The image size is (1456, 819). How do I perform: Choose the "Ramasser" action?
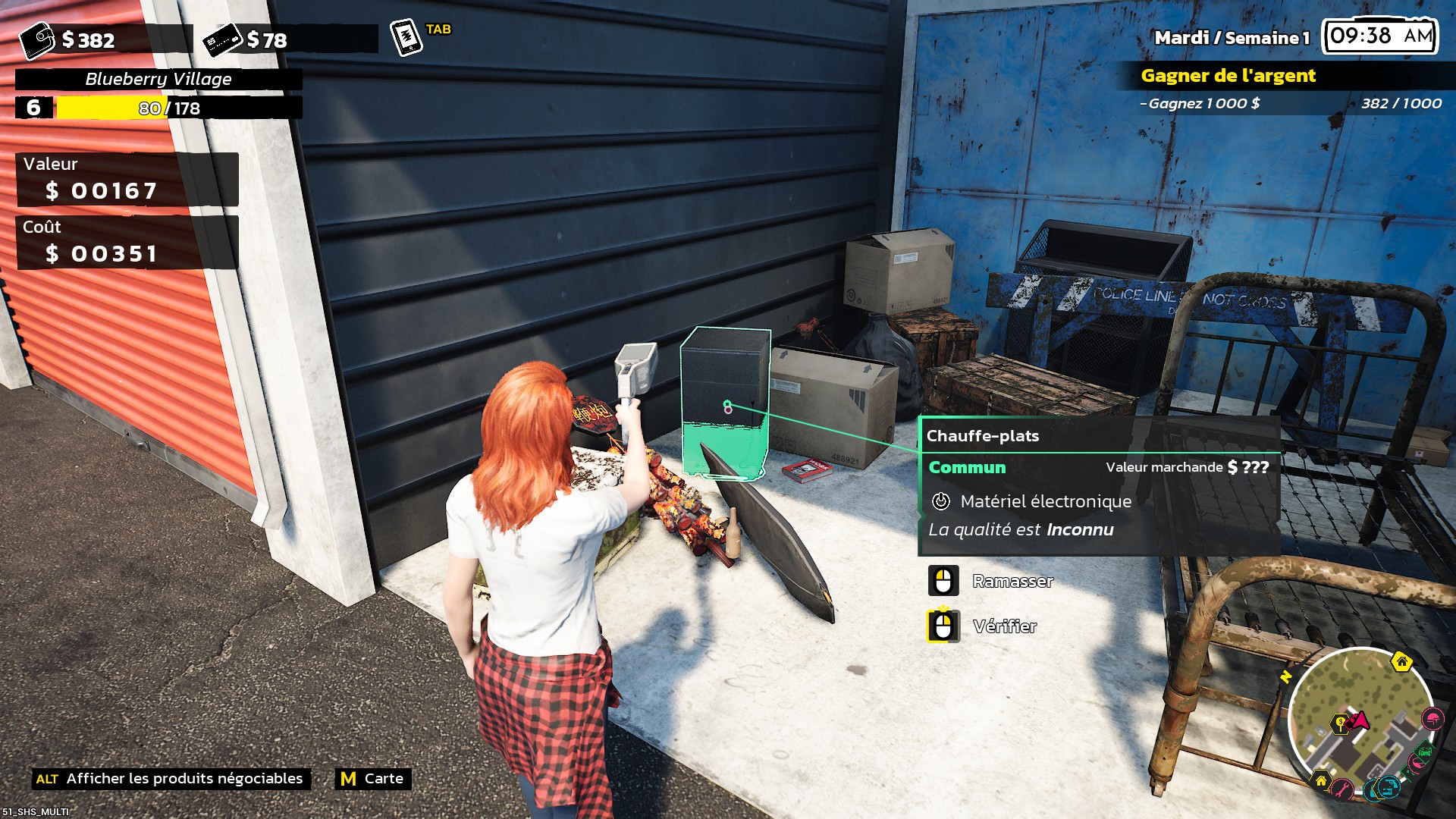tap(1012, 582)
